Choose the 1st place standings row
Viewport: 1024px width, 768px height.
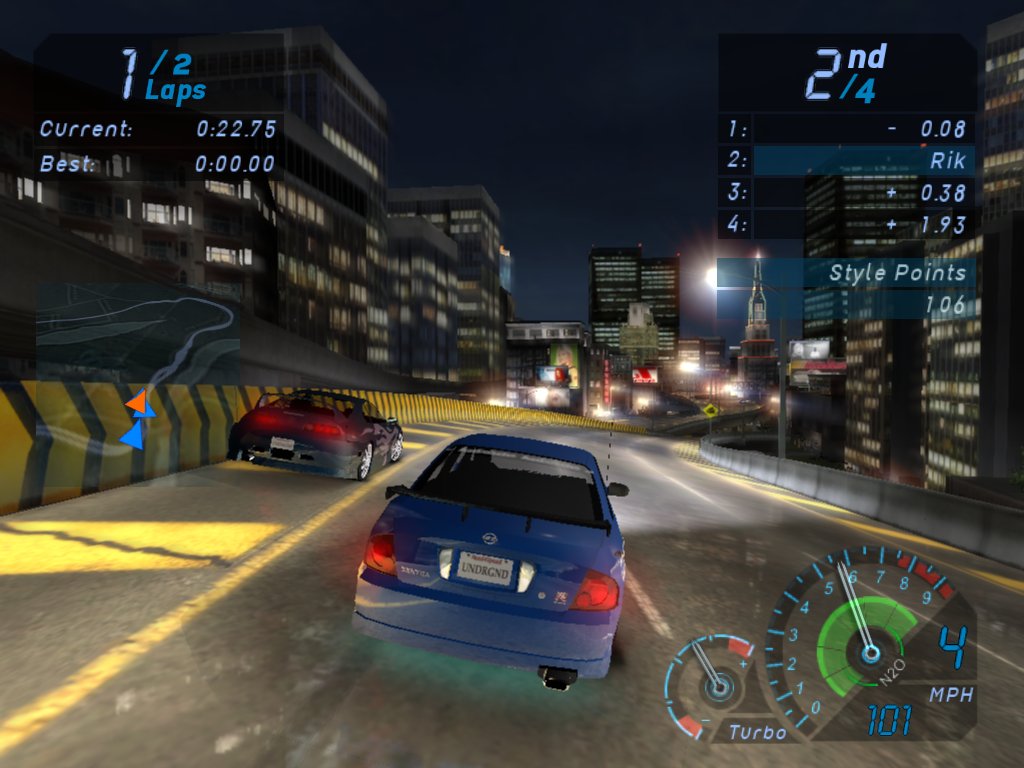point(847,128)
